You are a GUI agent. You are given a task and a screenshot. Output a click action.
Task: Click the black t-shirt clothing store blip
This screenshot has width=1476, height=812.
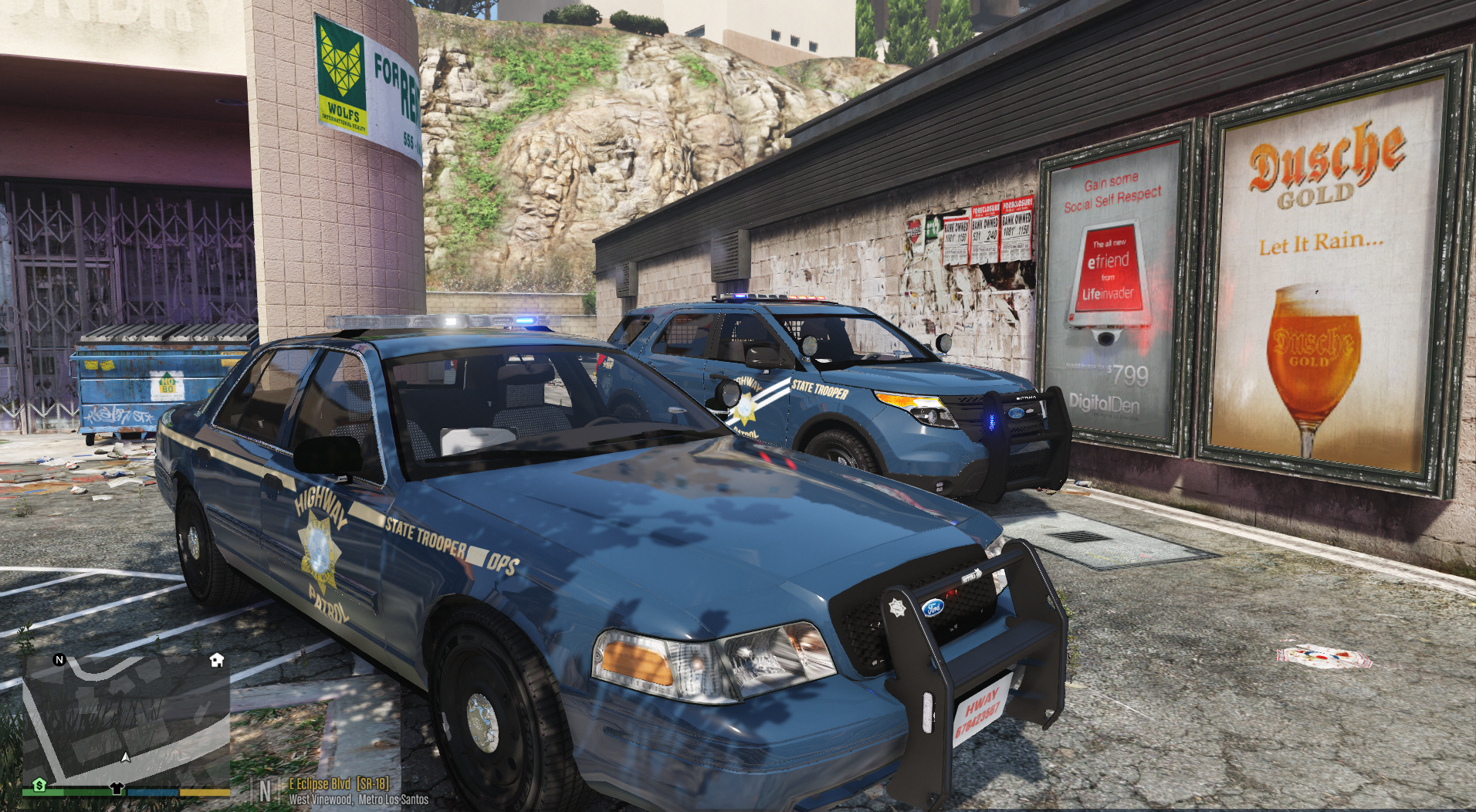[117, 788]
